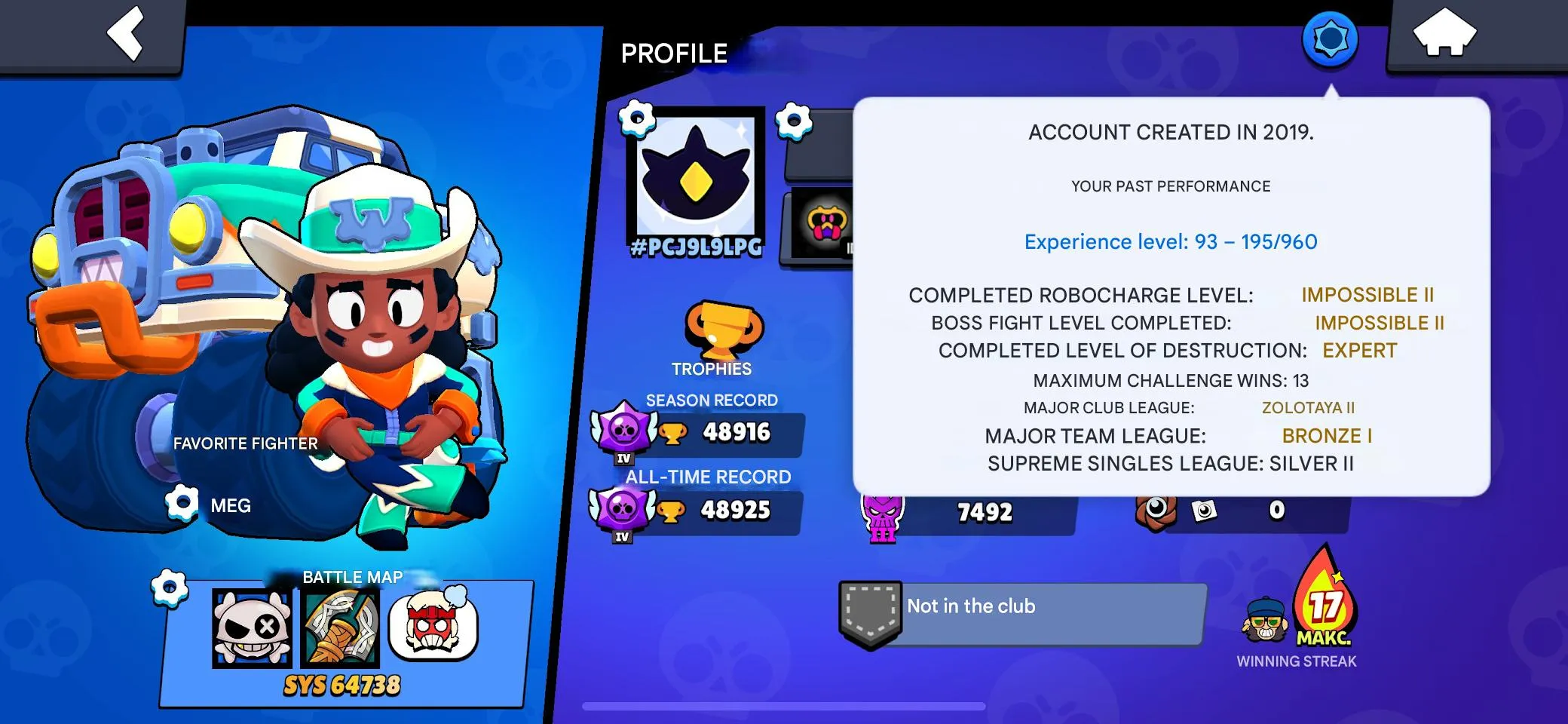Screen dimensions: 1568x724
Task: Click the All-Time Record league badge
Action: point(623,510)
